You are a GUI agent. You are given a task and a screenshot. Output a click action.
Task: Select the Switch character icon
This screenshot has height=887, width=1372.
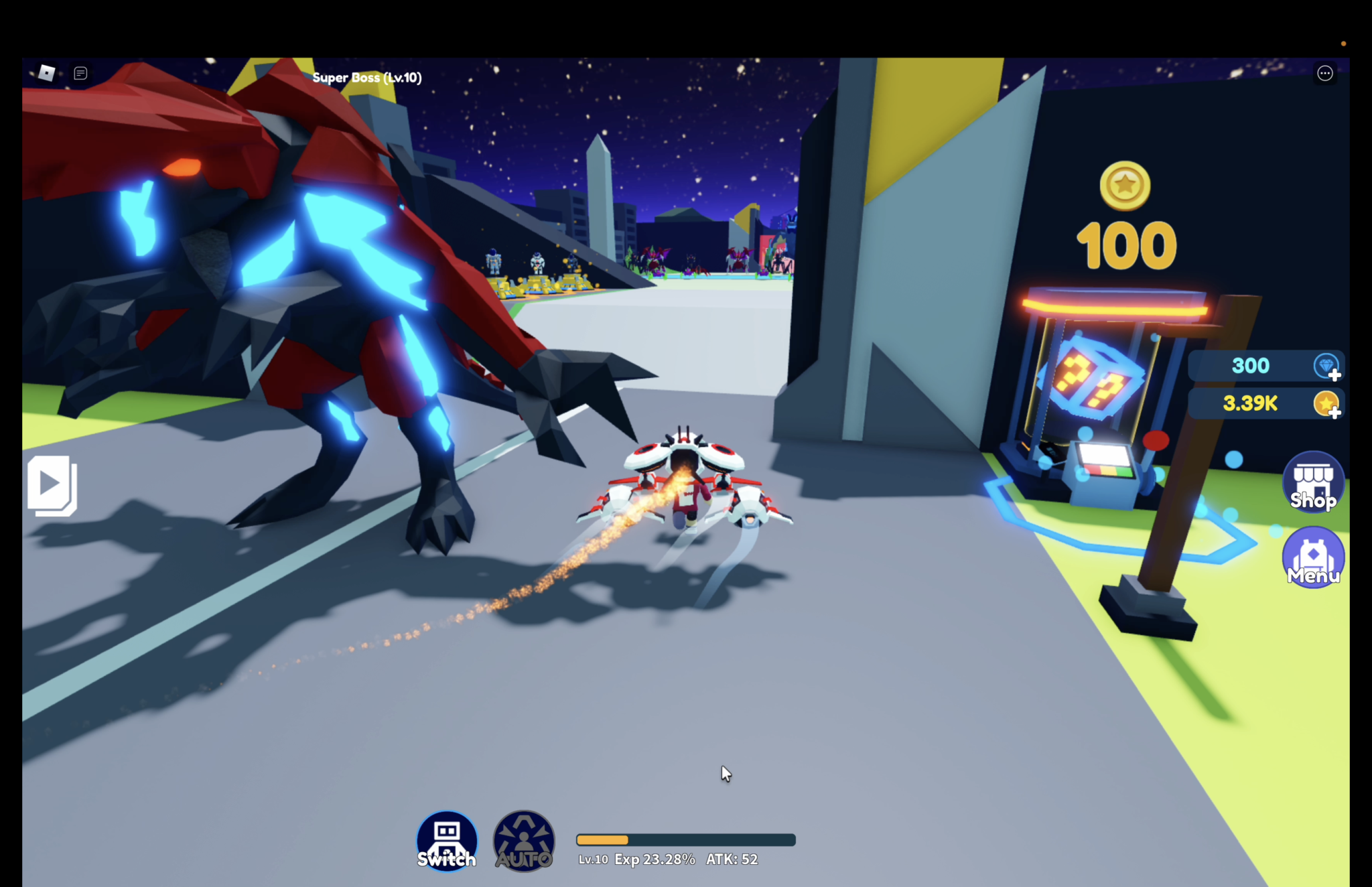[x=447, y=841]
